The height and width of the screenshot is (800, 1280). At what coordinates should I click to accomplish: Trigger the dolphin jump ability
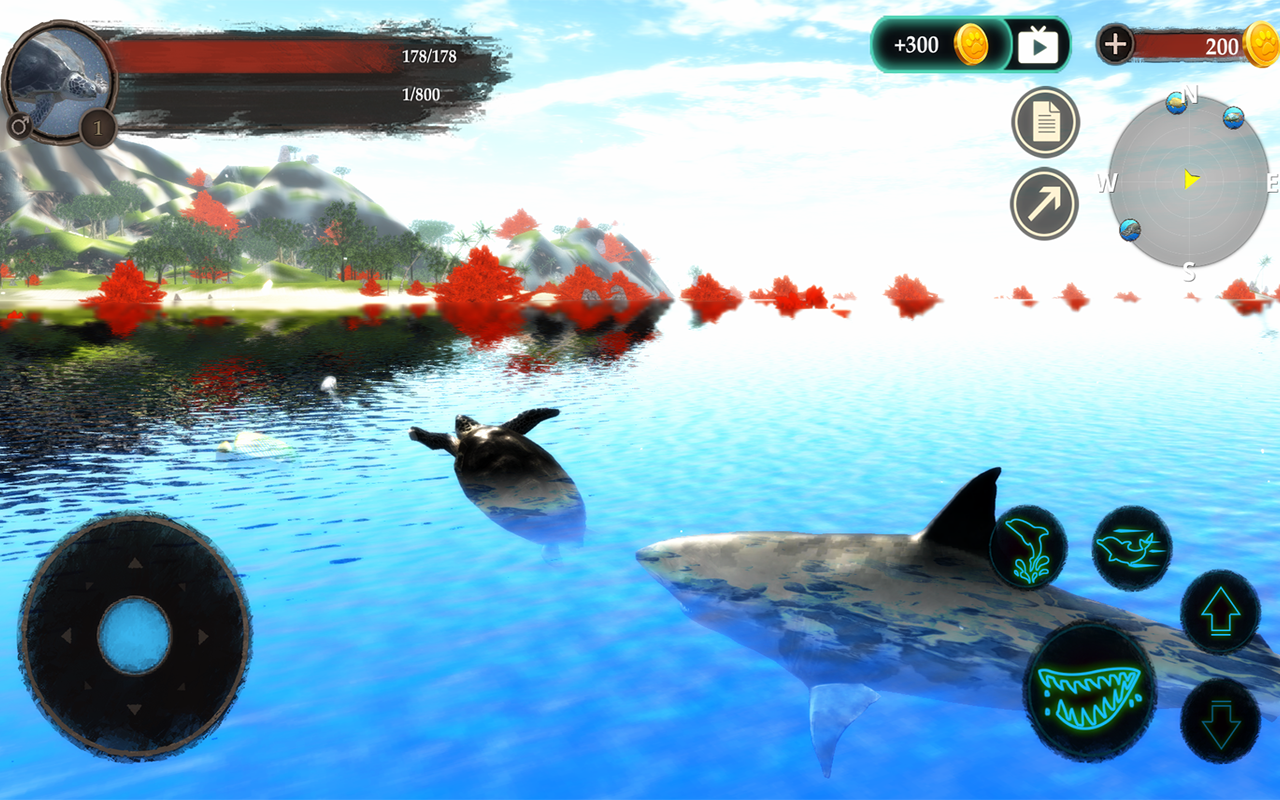[1028, 547]
